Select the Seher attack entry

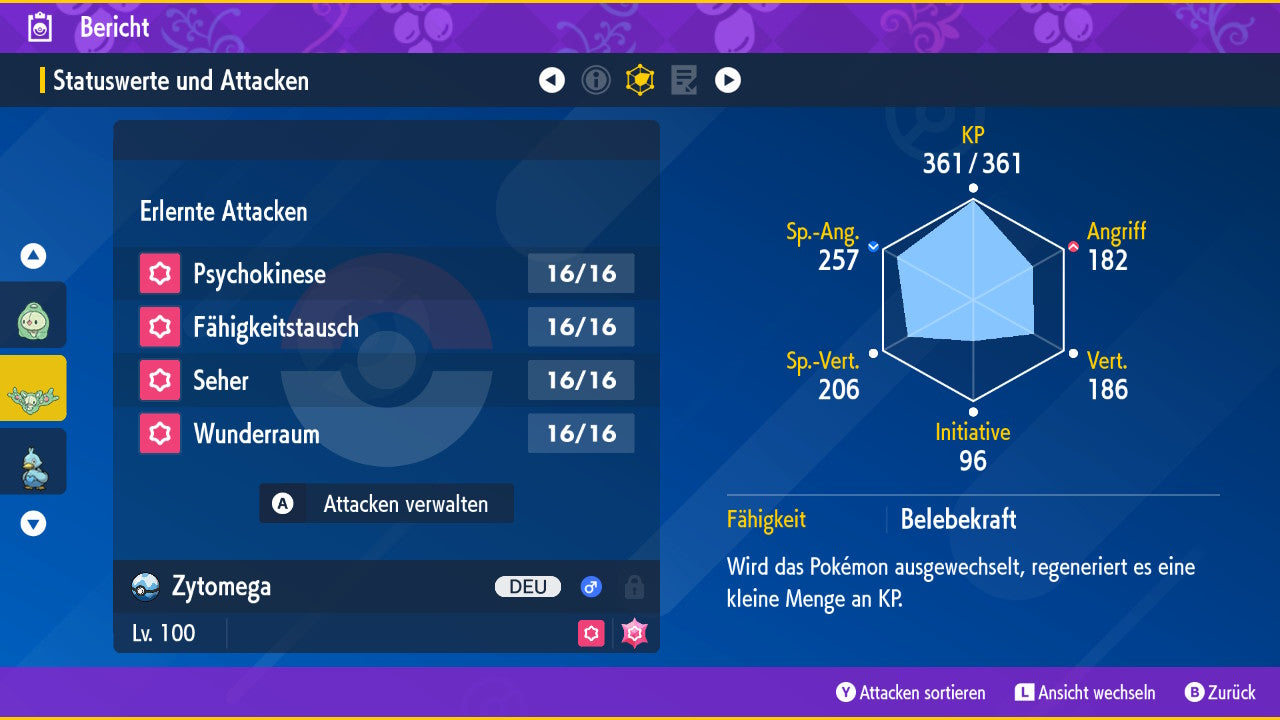coord(386,380)
